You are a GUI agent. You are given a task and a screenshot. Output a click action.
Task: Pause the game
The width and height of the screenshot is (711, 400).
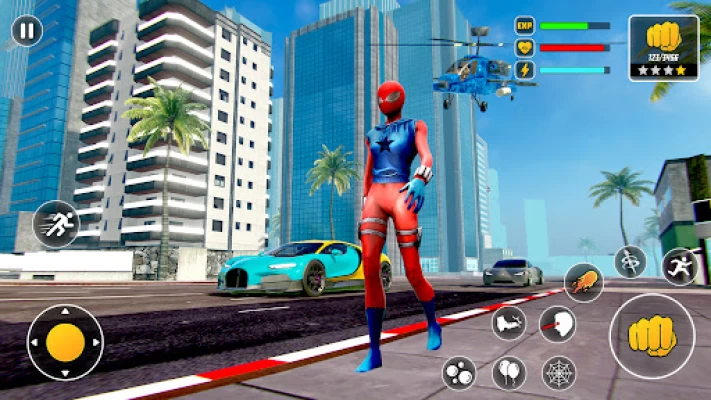[27, 31]
